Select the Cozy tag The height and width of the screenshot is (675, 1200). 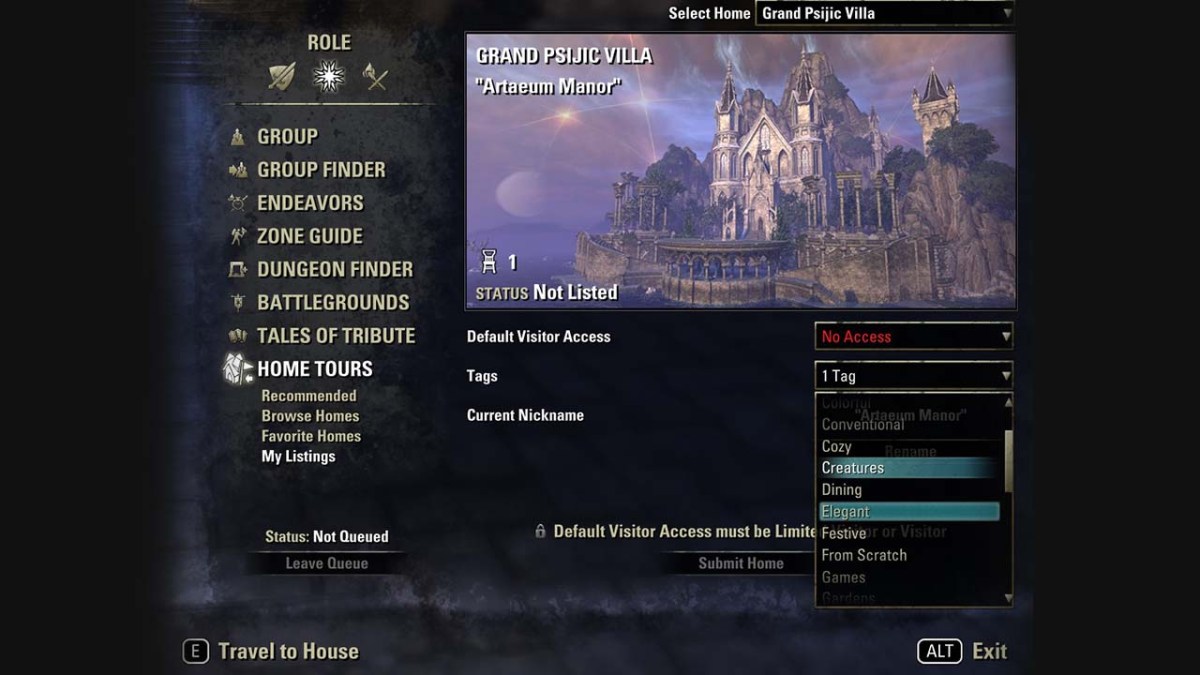pos(837,446)
